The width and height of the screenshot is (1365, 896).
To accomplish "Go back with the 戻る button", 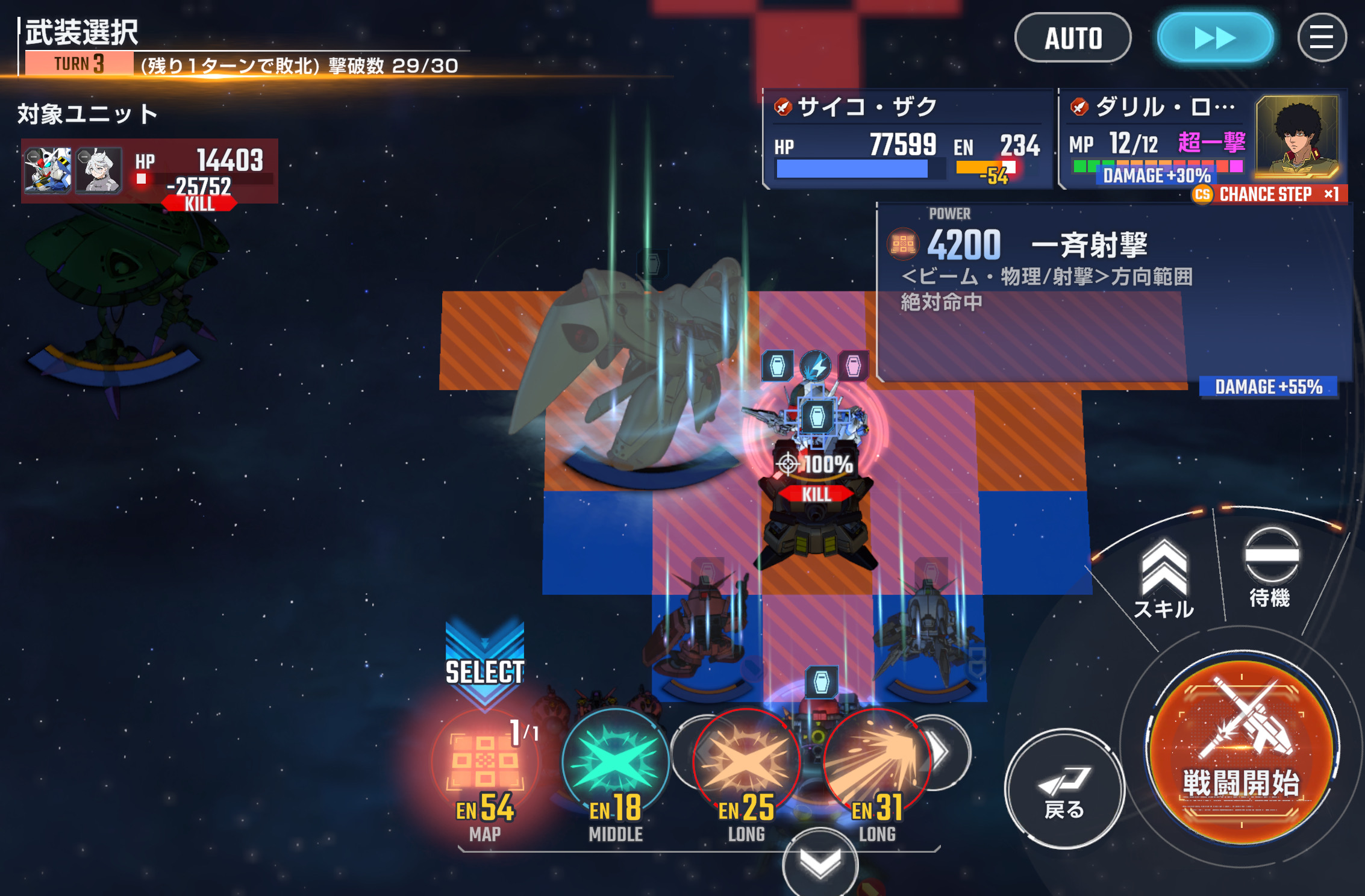I will 1064,788.
